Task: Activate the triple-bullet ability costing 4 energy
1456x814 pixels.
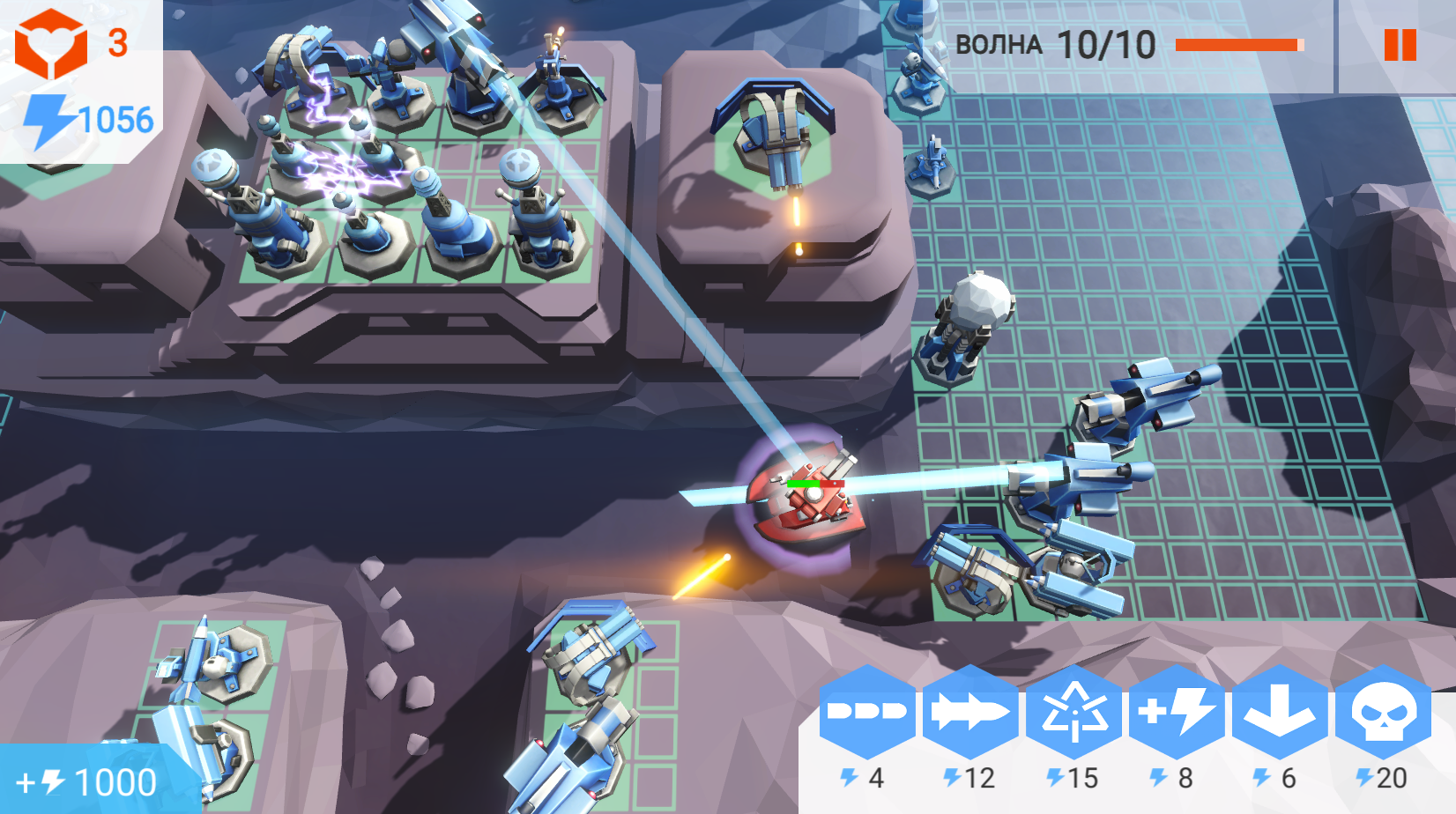Action: point(869,715)
